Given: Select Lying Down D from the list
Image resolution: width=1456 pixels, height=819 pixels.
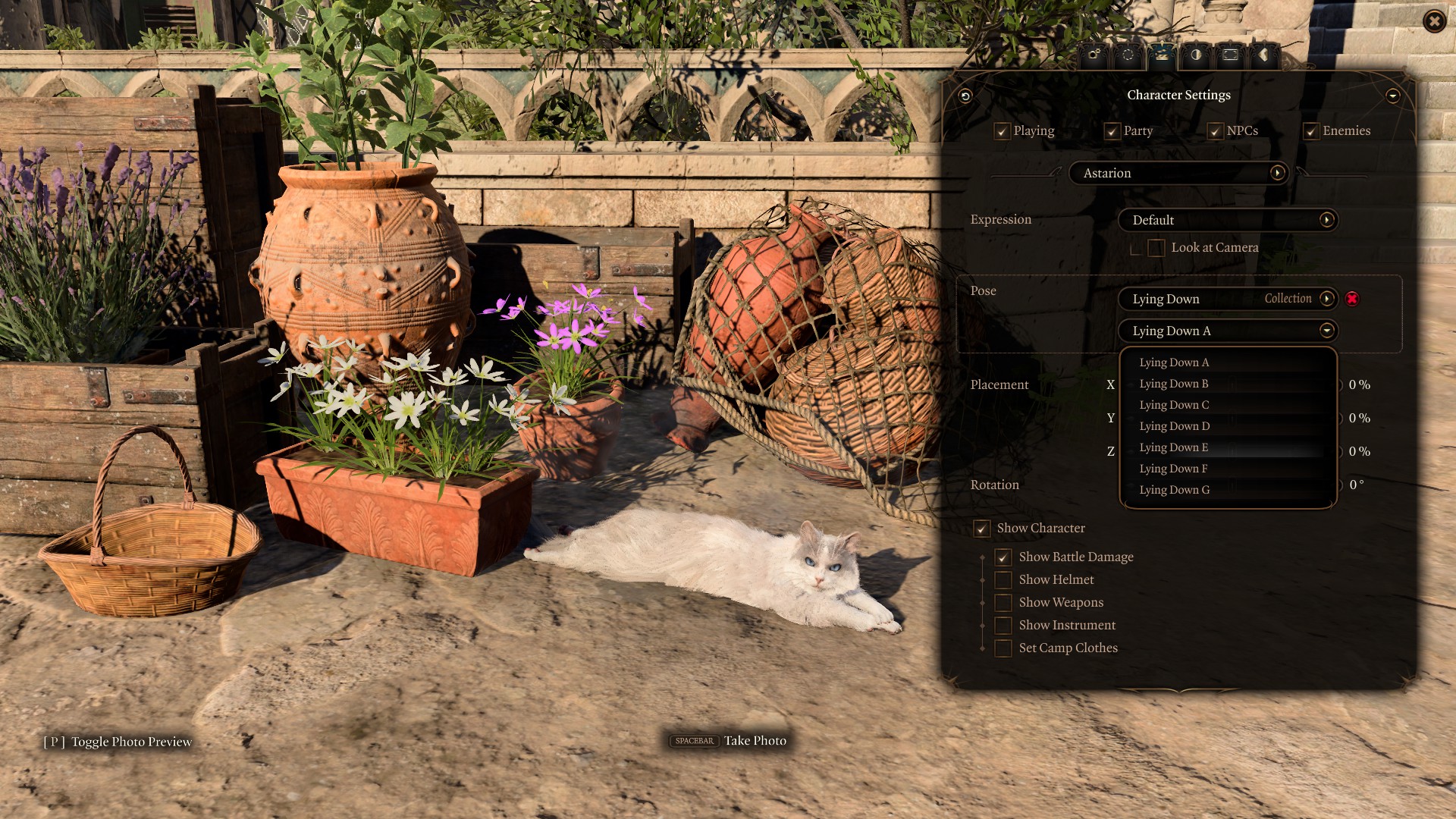Looking at the screenshot, I should pyautogui.click(x=1175, y=426).
